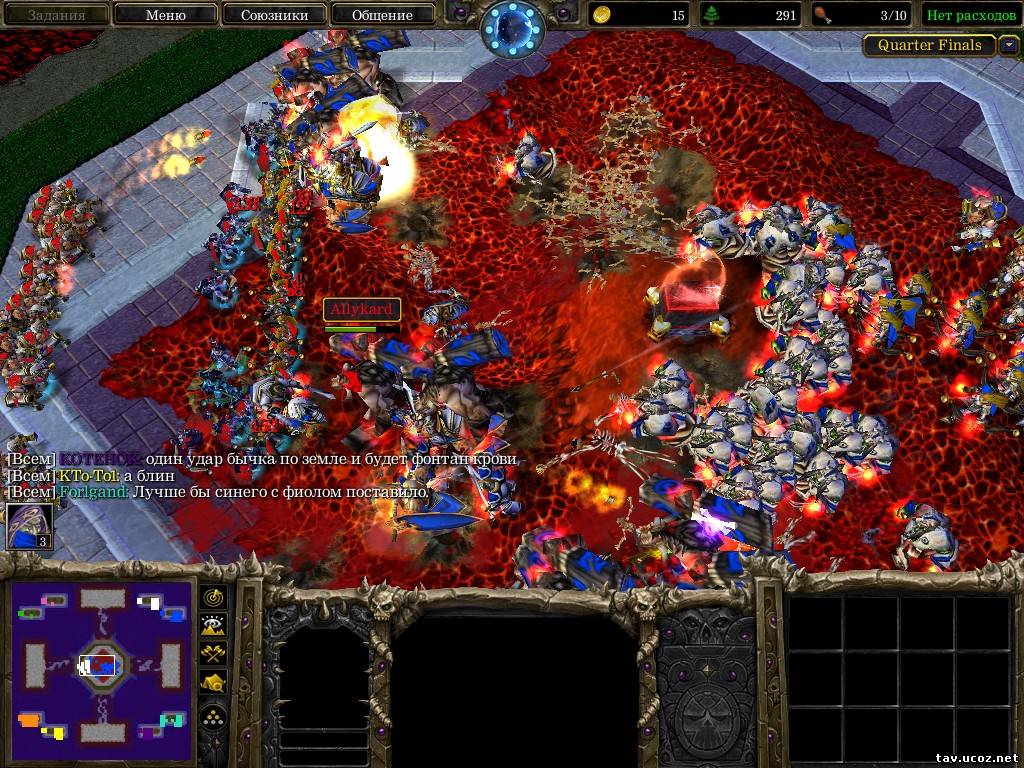This screenshot has width=1024, height=768.
Task: Toggle ally color mode with crossed axes icon
Action: 214,654
